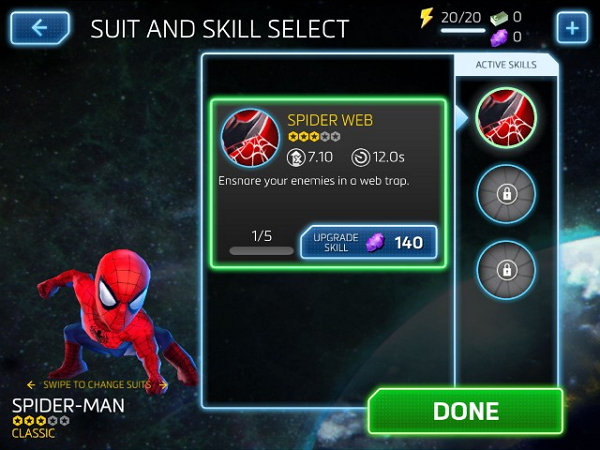Viewport: 600px width, 450px height.
Task: Upgrade the Spider Web skill for 140
Action: (368, 242)
